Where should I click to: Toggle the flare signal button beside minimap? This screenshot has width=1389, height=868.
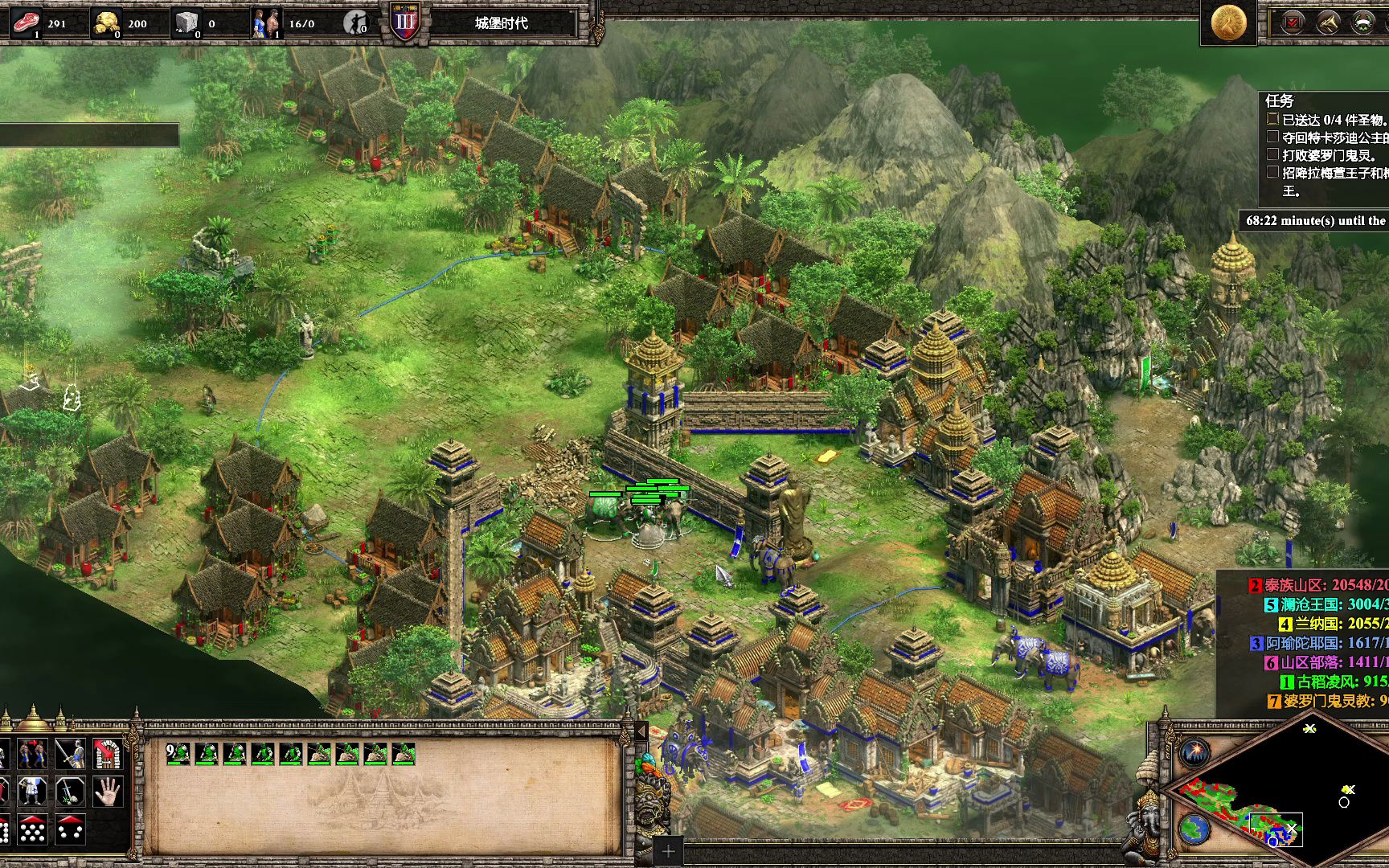(x=1195, y=753)
